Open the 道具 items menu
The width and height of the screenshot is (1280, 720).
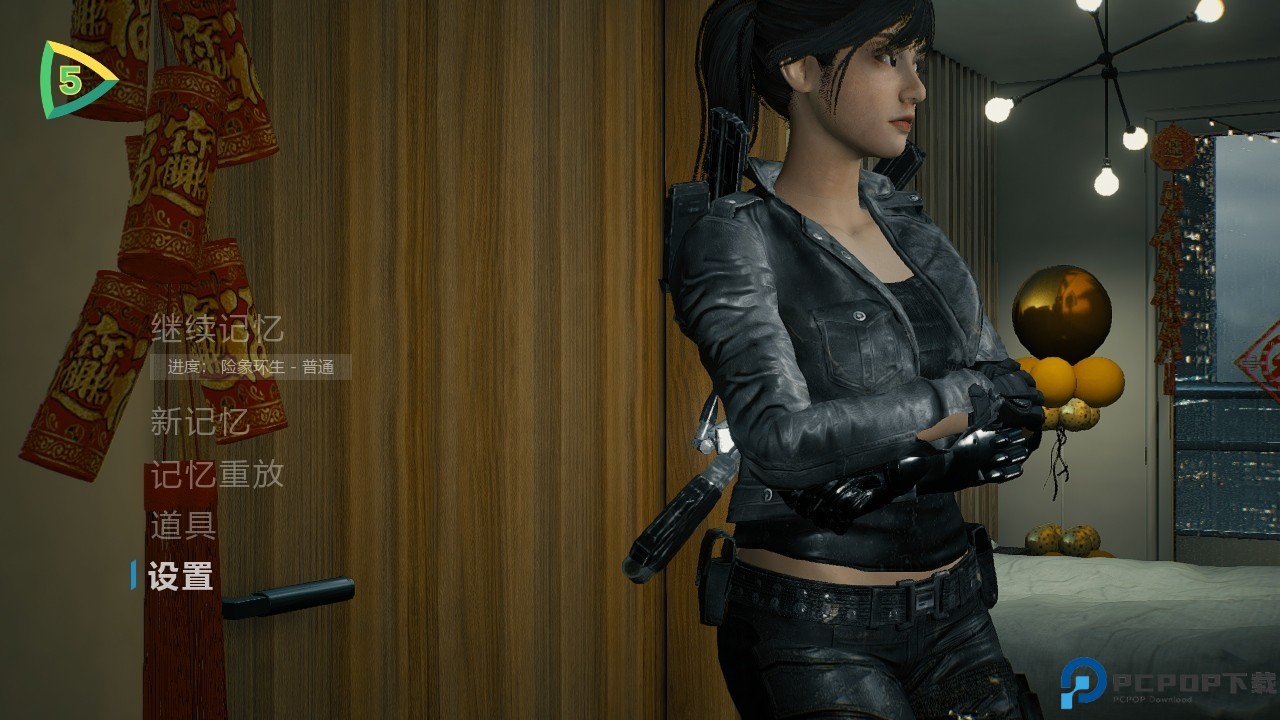(x=183, y=525)
